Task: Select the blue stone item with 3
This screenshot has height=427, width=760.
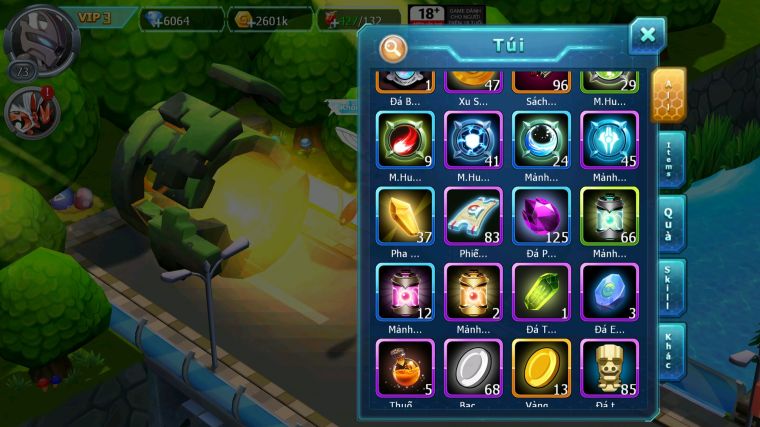Action: pyautogui.click(x=609, y=292)
